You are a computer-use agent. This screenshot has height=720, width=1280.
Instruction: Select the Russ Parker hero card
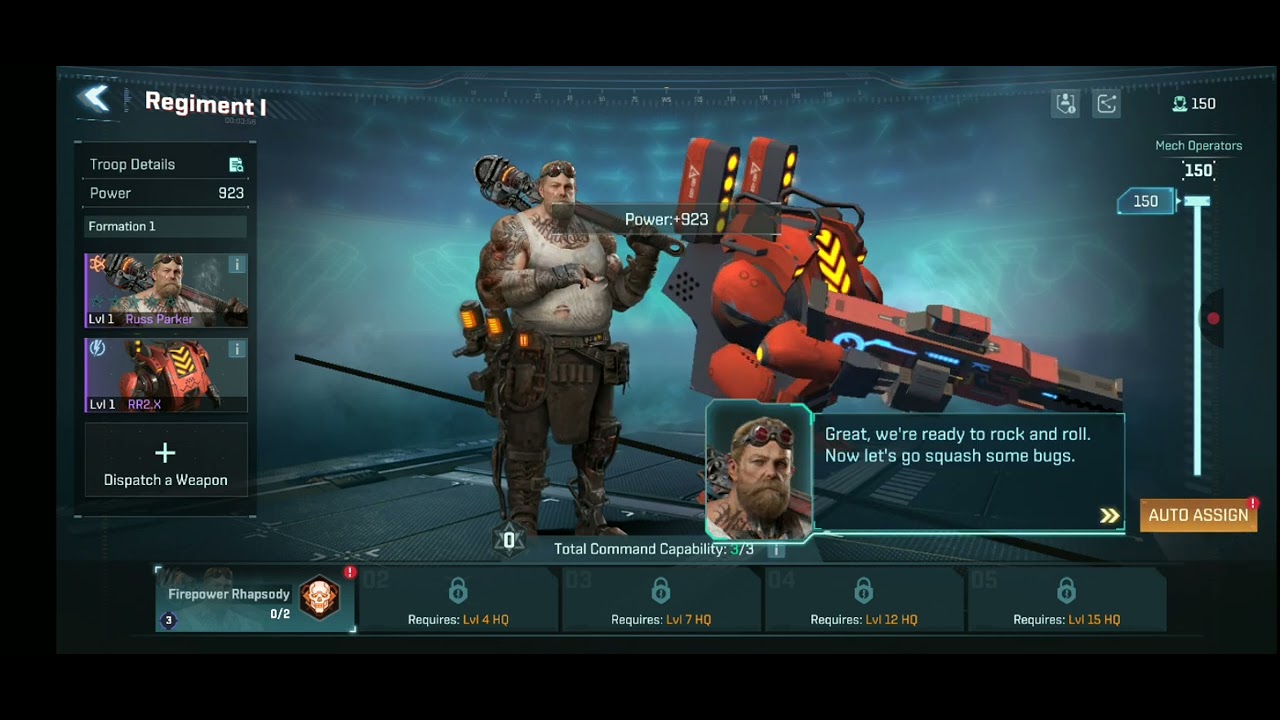[160, 290]
